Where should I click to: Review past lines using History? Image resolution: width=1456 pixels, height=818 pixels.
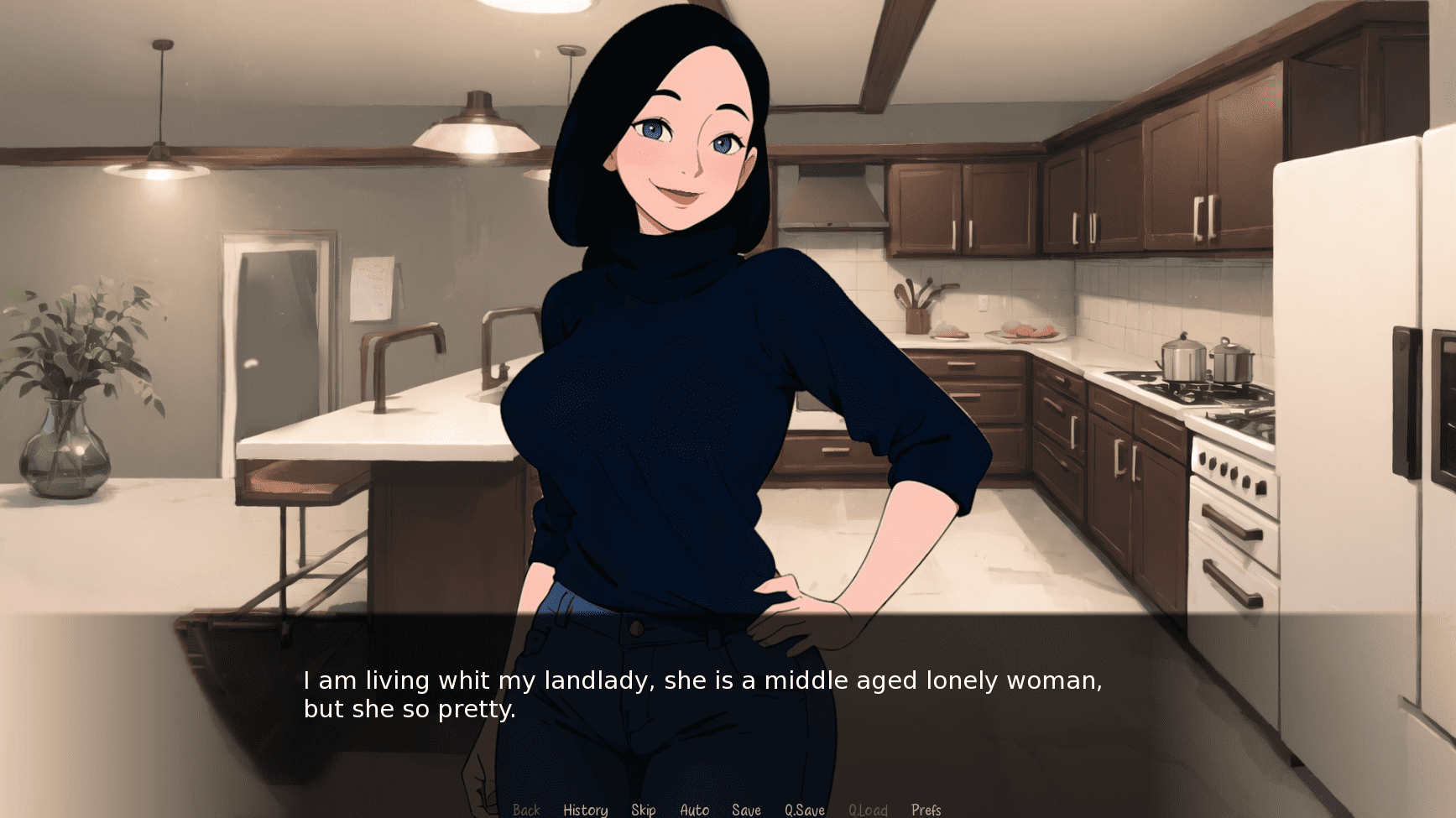tap(585, 809)
